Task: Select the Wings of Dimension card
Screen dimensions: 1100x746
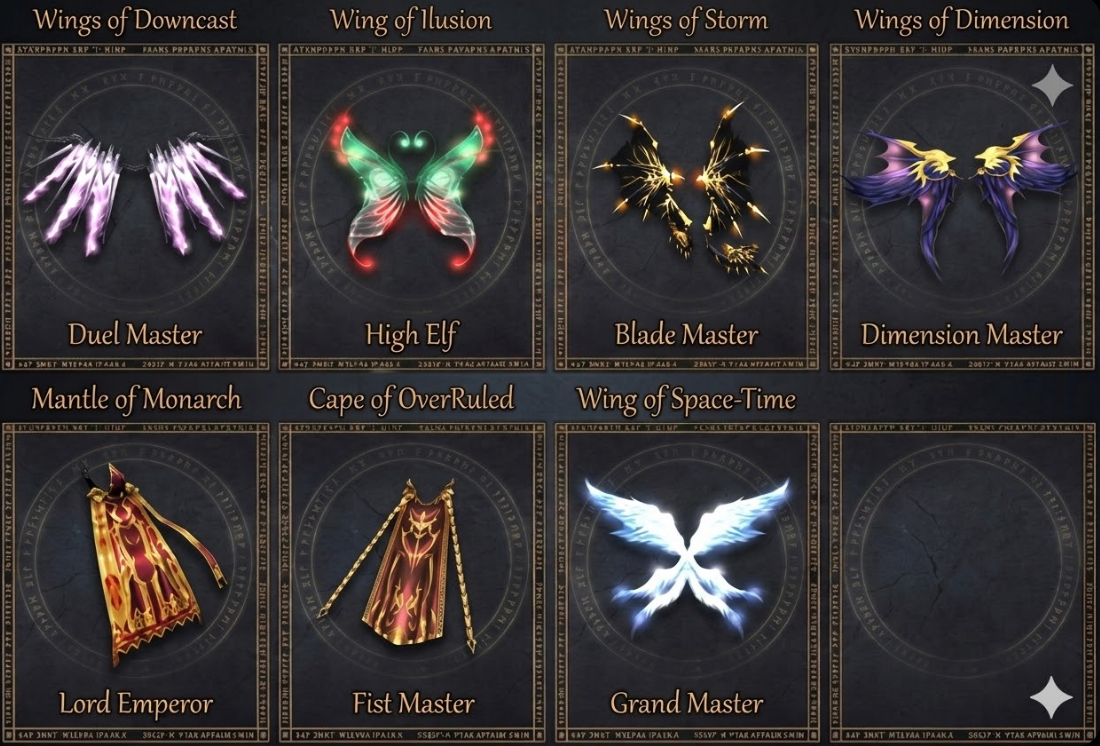Action: [962, 206]
